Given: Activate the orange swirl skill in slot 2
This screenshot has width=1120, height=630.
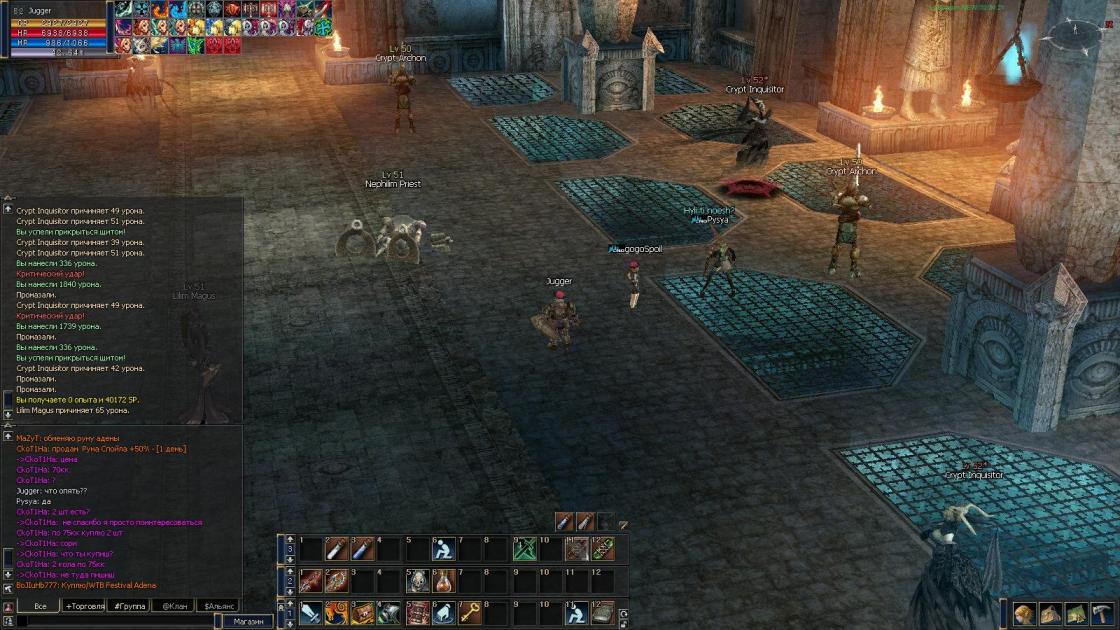Looking at the screenshot, I should (337, 612).
